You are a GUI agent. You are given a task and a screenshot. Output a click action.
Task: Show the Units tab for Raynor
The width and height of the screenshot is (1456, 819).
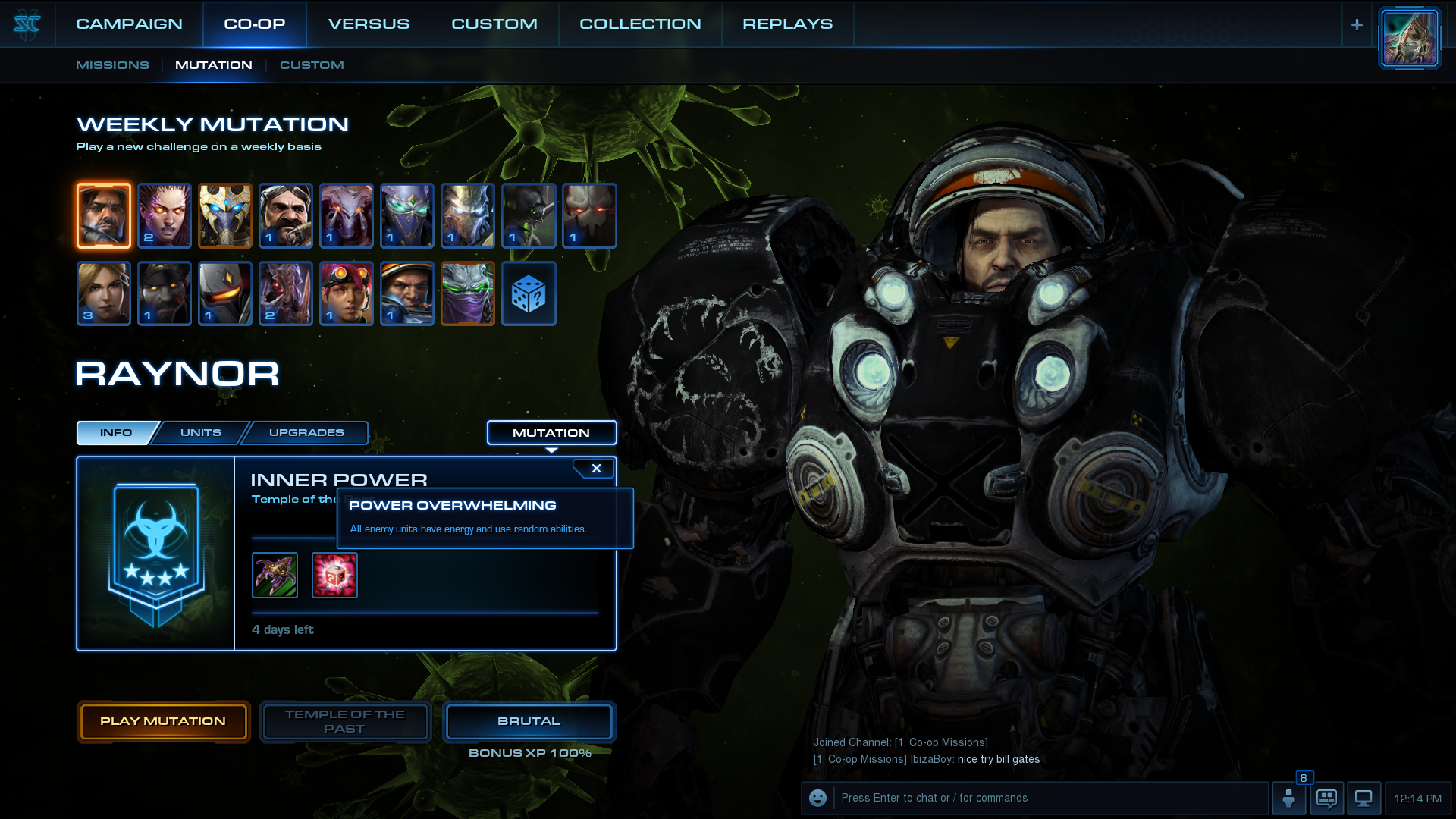[x=201, y=433]
